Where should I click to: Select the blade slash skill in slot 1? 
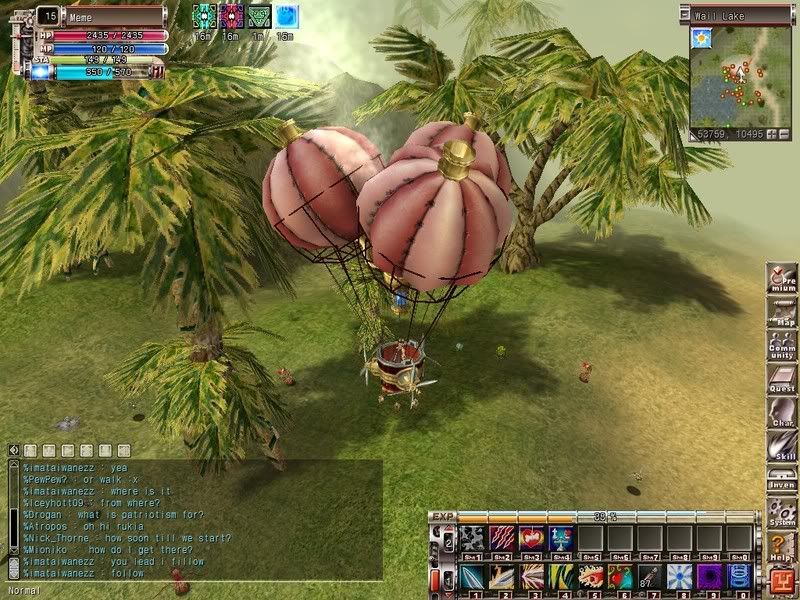pos(472,578)
